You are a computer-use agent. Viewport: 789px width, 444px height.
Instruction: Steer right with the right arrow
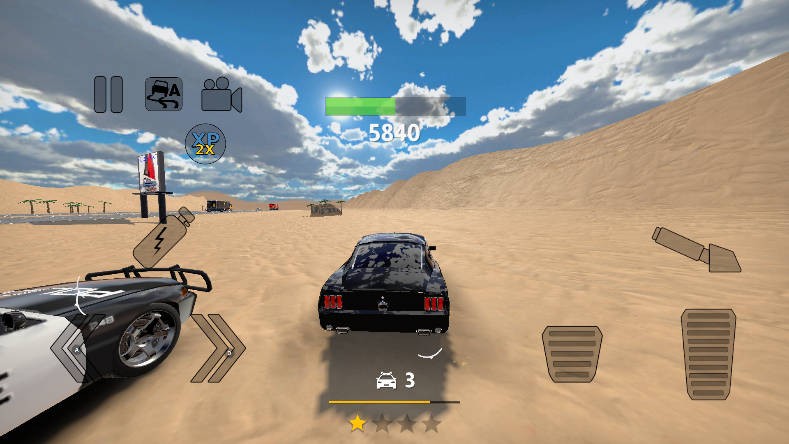click(219, 348)
